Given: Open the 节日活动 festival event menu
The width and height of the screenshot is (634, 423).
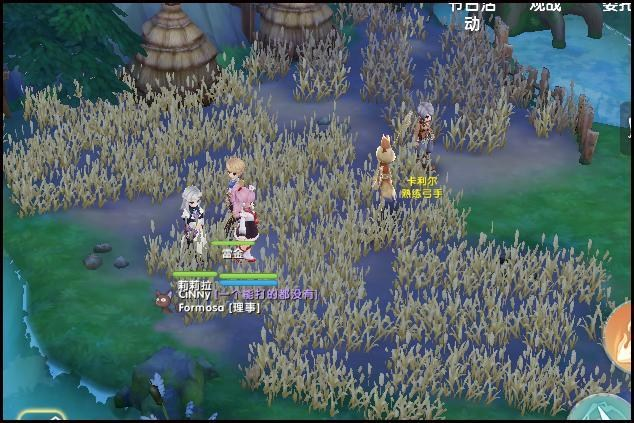Looking at the screenshot, I should click(x=472, y=13).
